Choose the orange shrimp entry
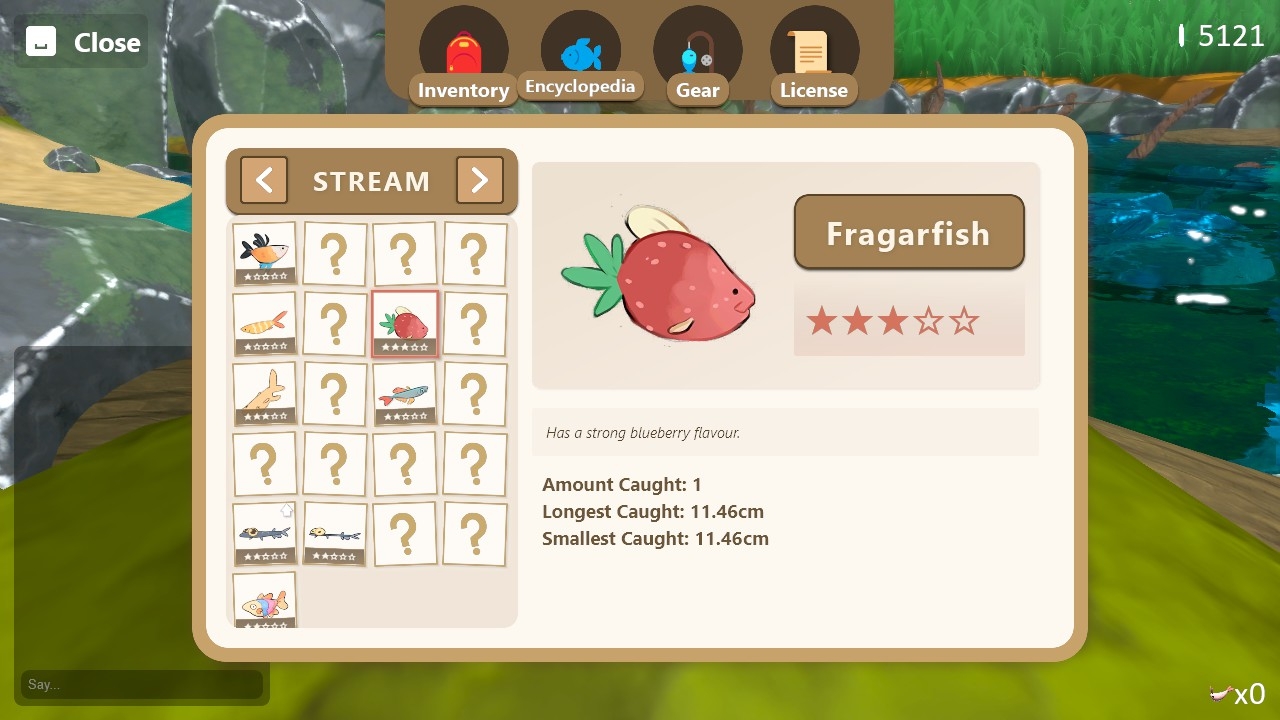Viewport: 1280px width, 720px height. pos(265,323)
